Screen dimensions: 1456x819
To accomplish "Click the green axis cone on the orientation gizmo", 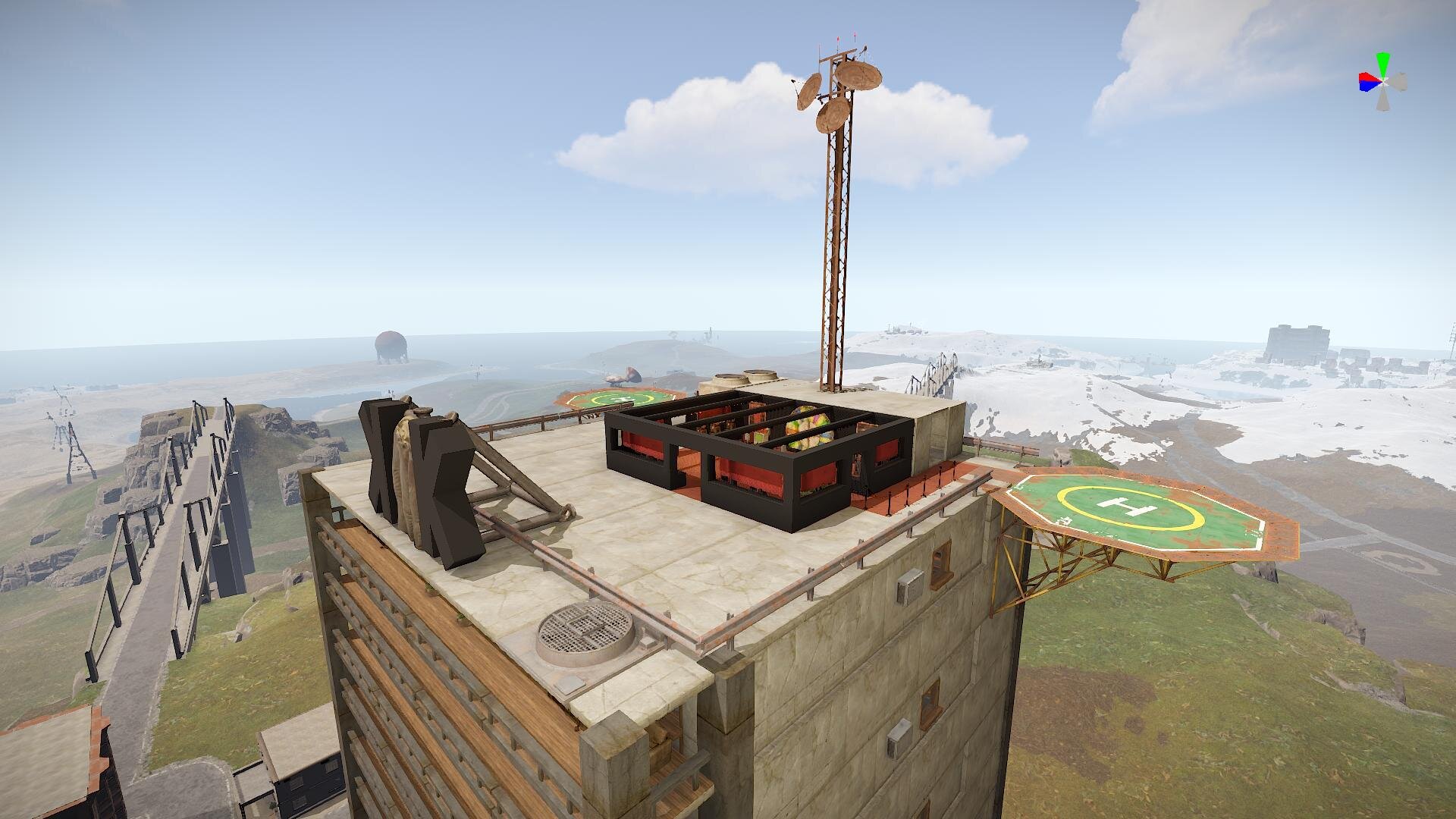I will [1384, 62].
